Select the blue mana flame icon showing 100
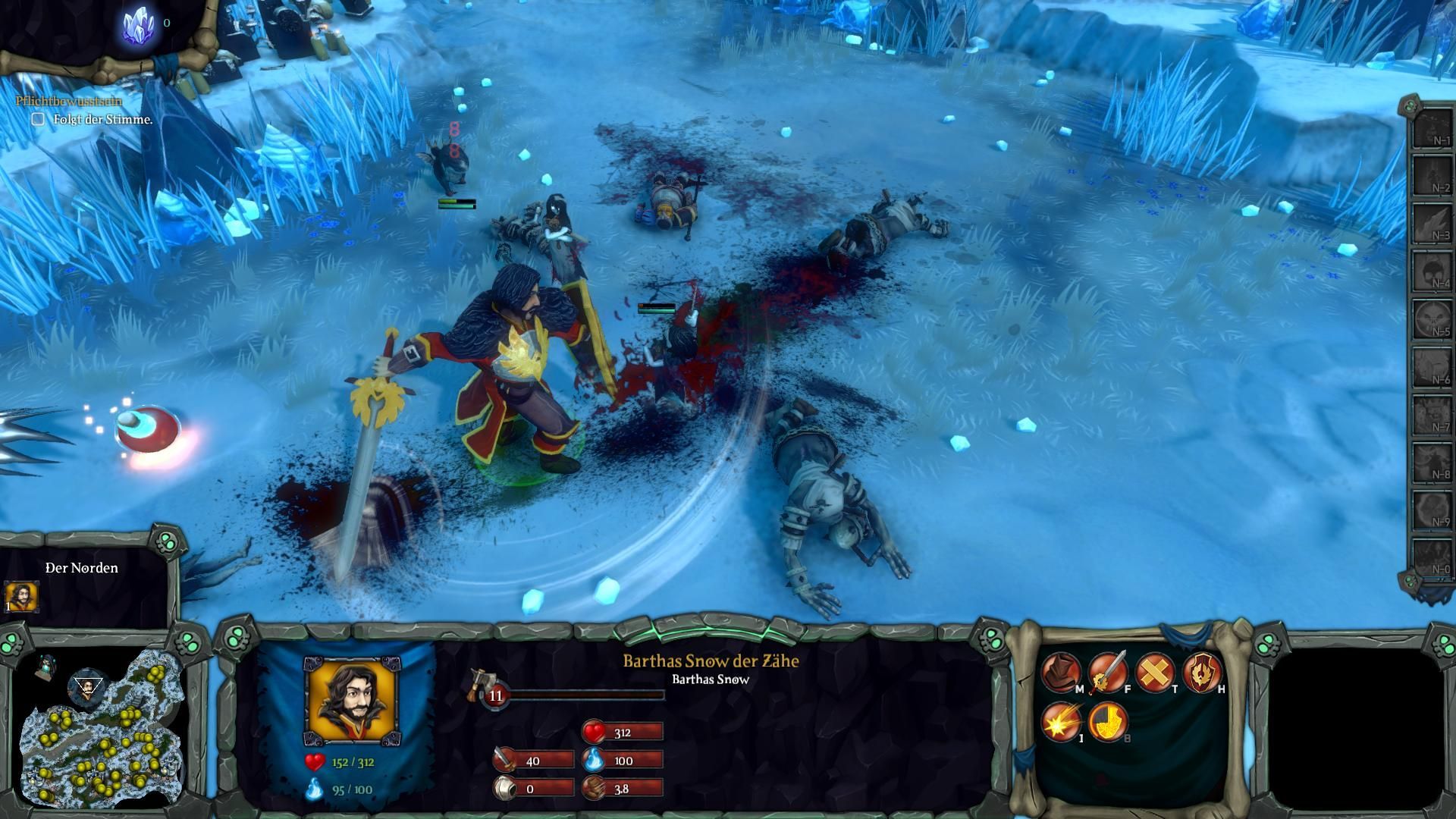This screenshot has width=1456, height=819. coord(596,760)
